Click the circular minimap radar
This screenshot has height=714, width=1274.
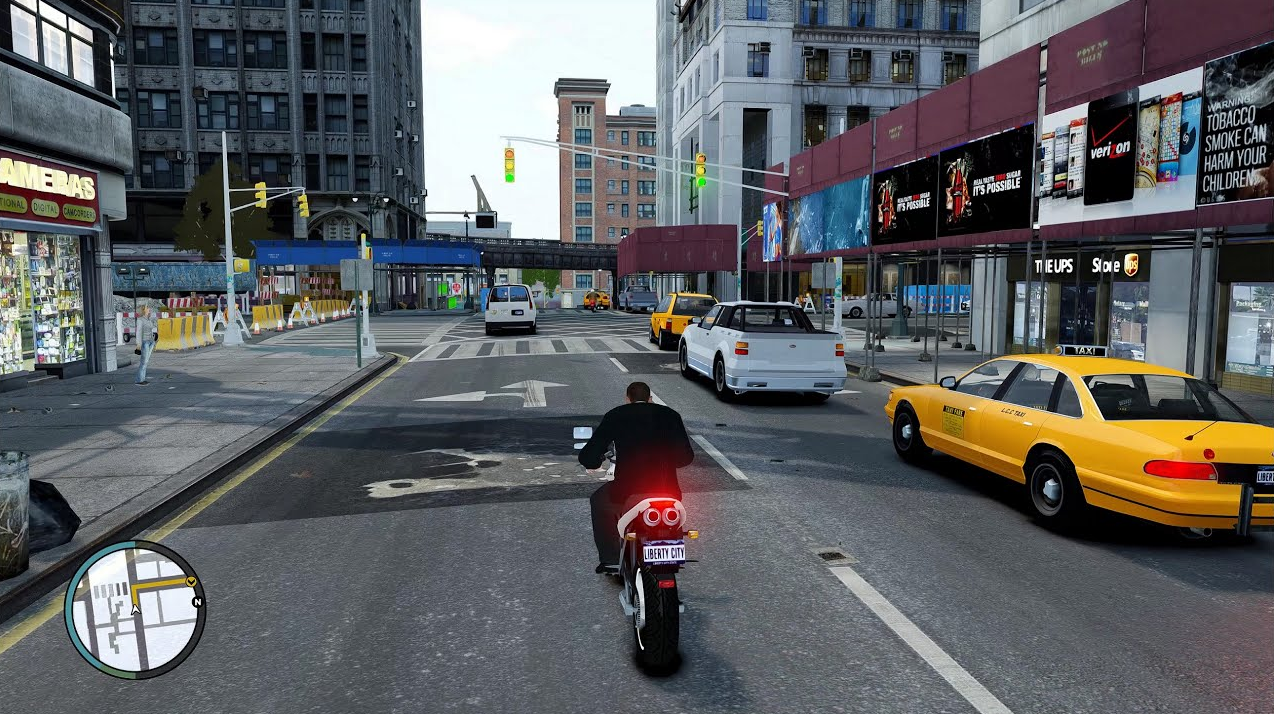coord(135,610)
